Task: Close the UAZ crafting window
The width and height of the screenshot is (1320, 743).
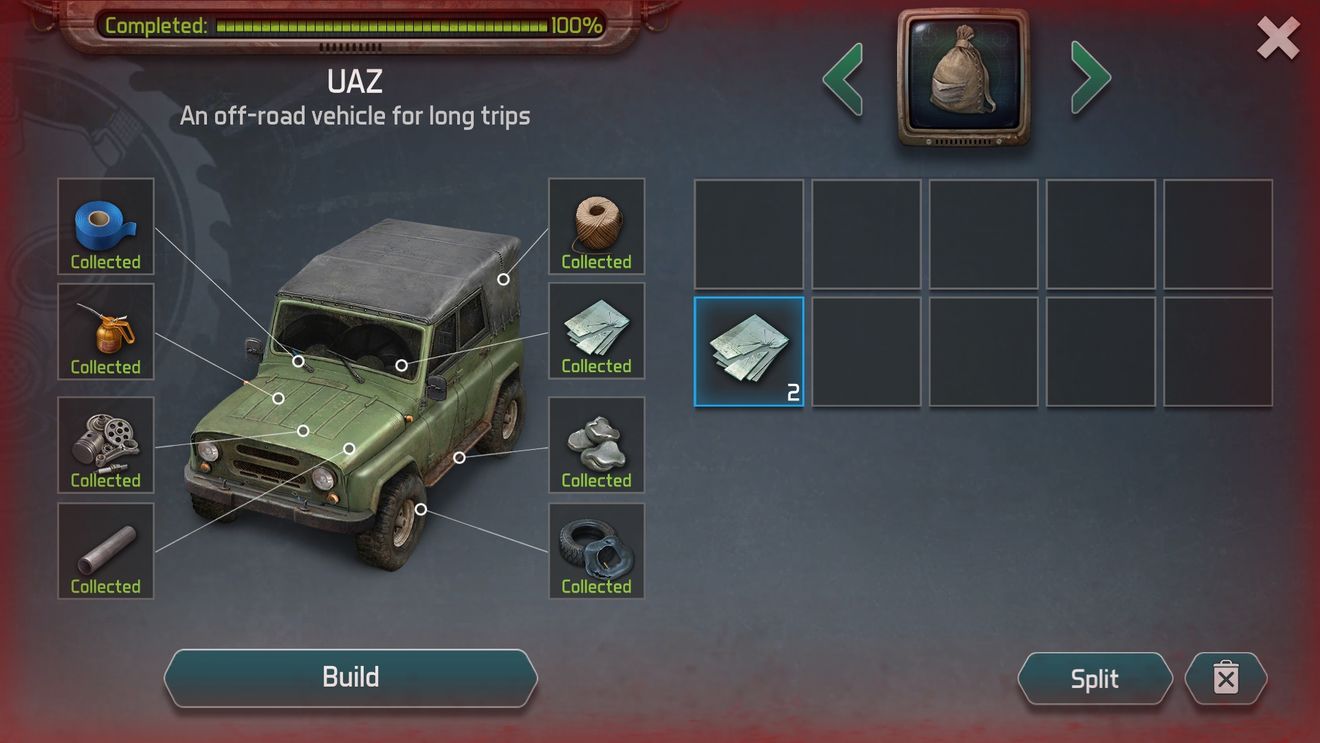Action: (x=1277, y=39)
